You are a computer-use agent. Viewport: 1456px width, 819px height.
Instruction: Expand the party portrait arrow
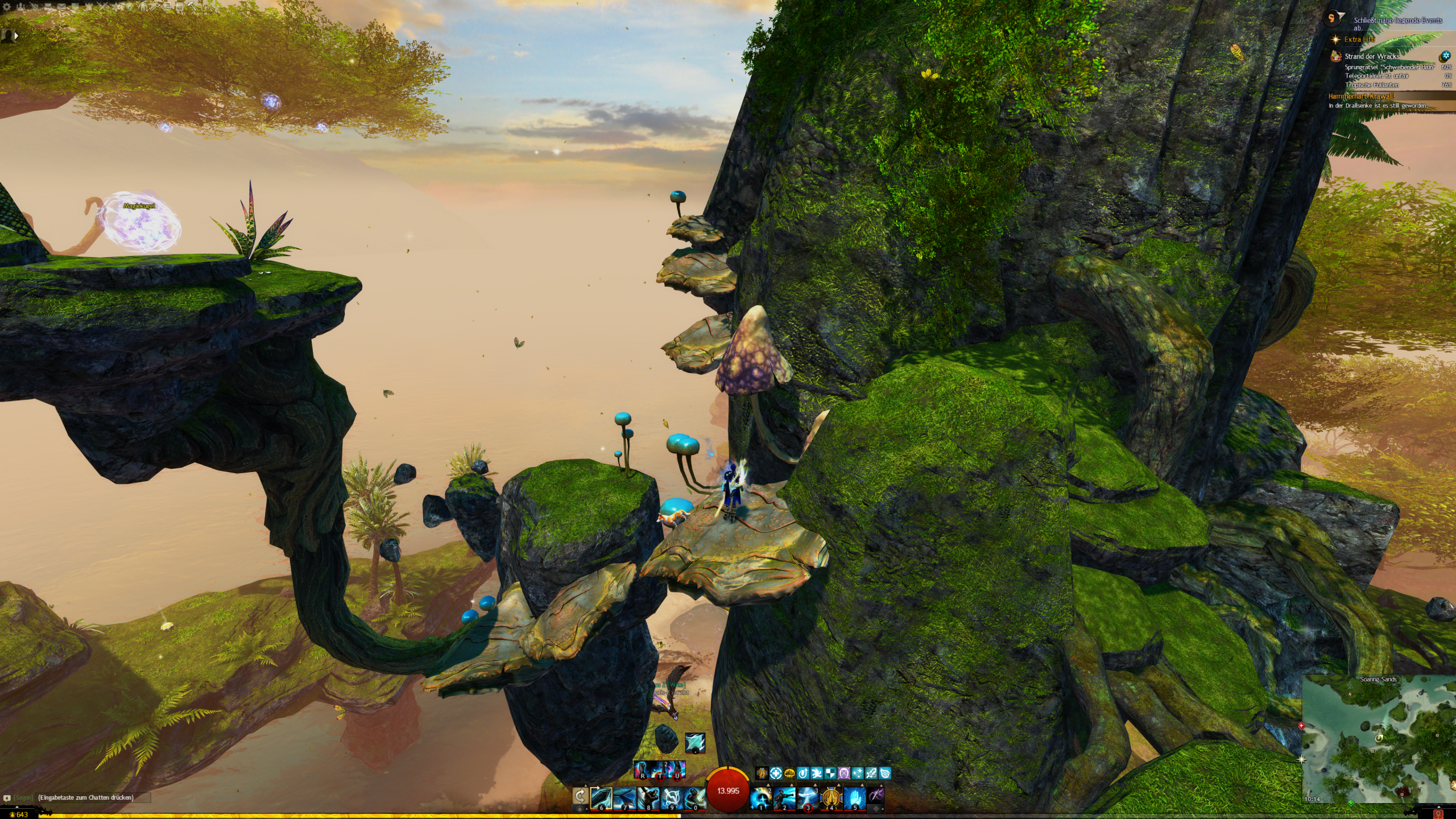(16, 35)
